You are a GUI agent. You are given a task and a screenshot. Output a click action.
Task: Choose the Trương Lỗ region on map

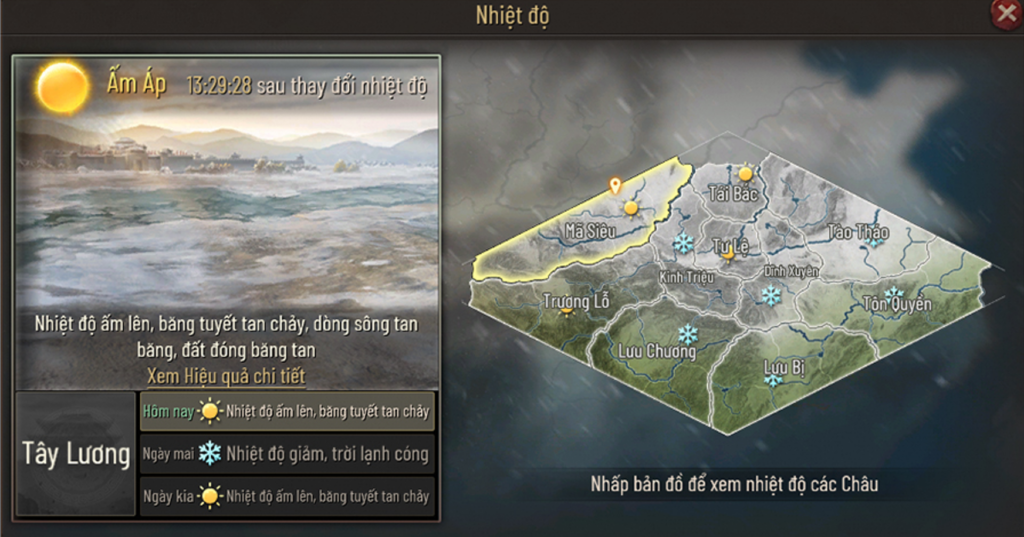(x=576, y=301)
